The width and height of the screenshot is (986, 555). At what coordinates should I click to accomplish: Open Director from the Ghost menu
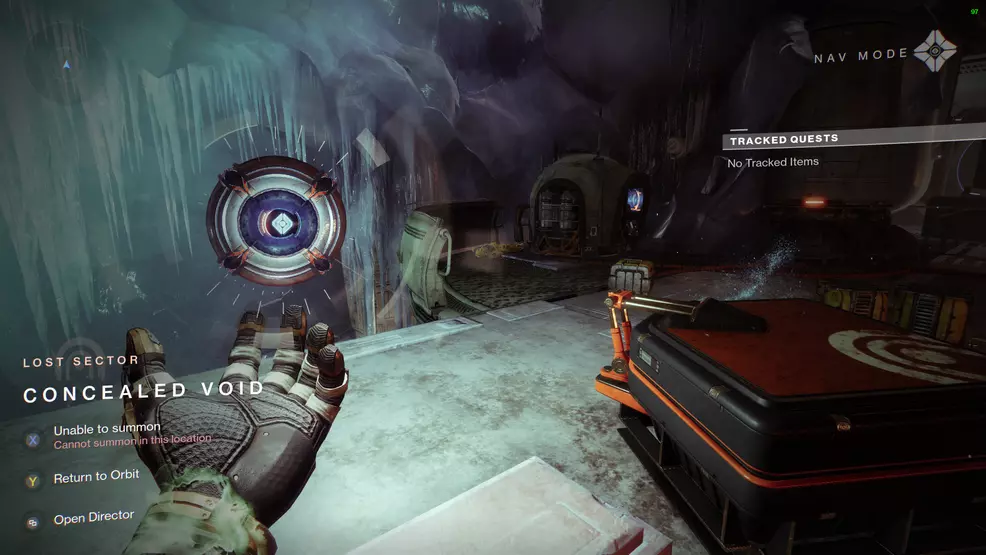(x=93, y=518)
